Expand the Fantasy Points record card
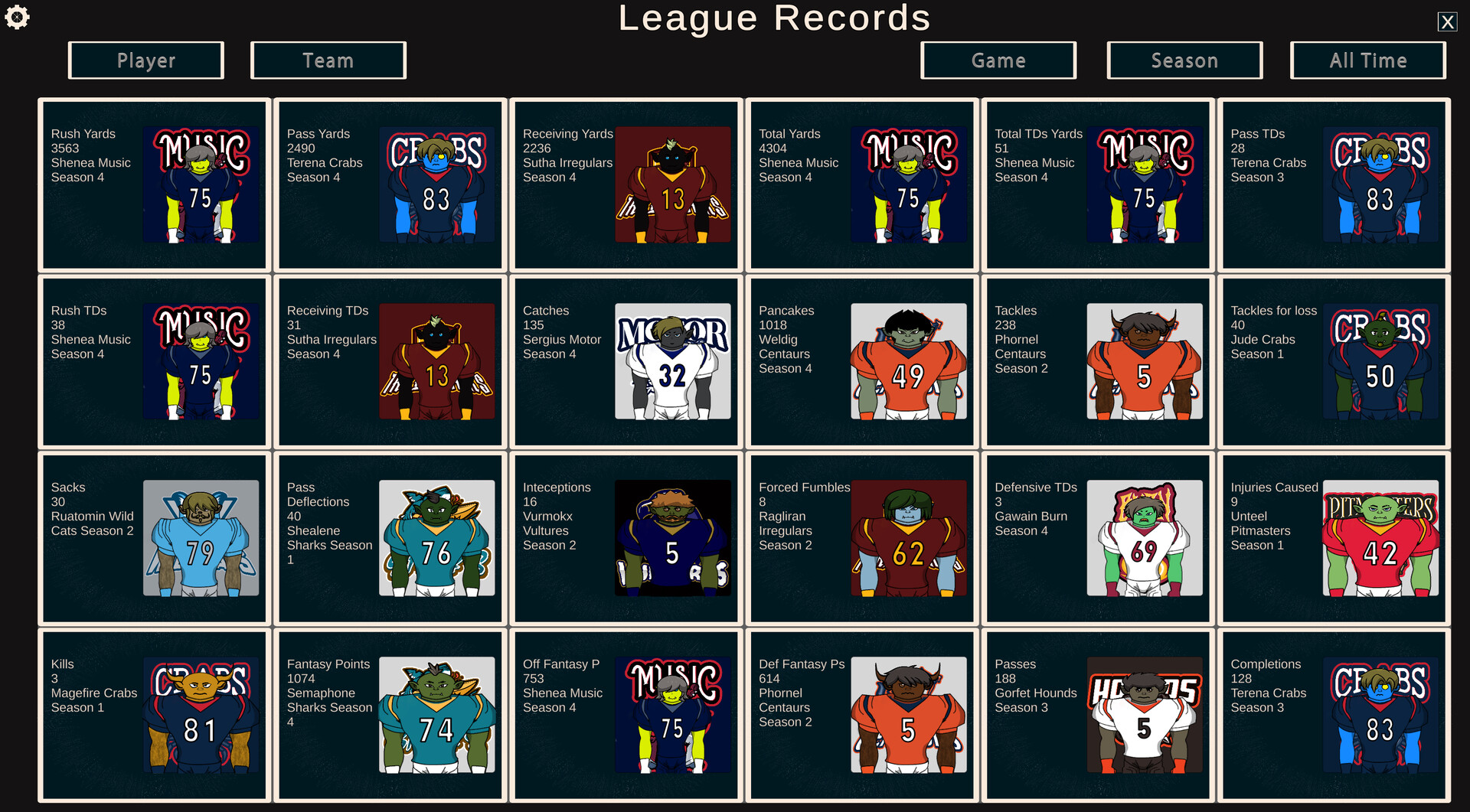The width and height of the screenshot is (1470, 812). 390,716
